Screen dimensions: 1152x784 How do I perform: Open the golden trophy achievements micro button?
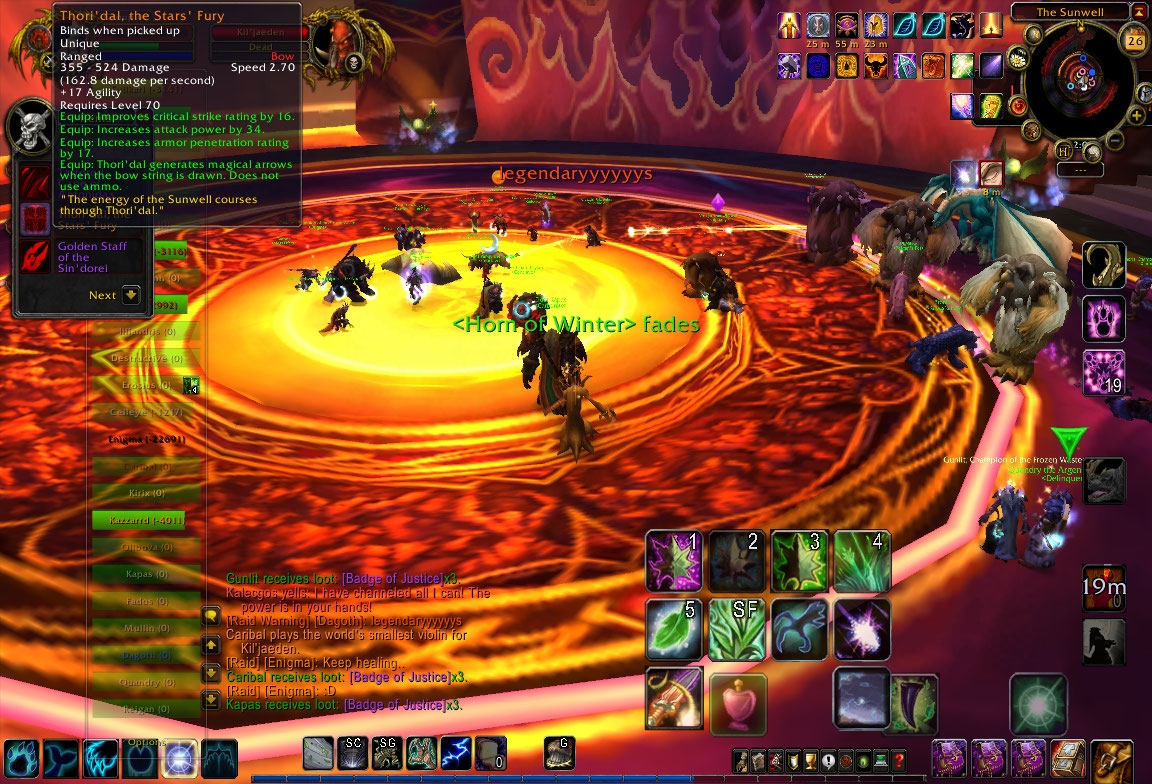coord(811,760)
